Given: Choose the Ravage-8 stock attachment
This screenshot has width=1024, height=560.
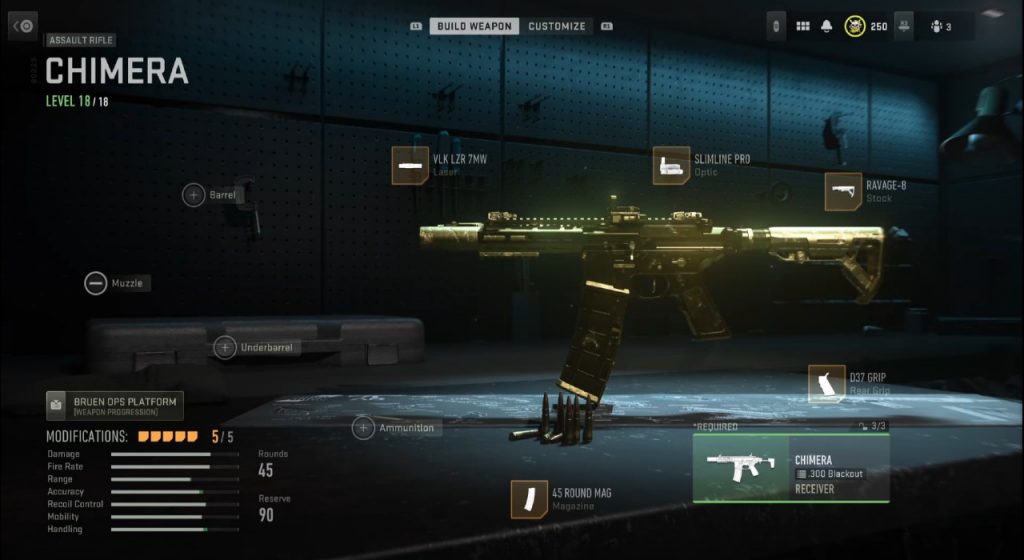Looking at the screenshot, I should click(x=843, y=191).
